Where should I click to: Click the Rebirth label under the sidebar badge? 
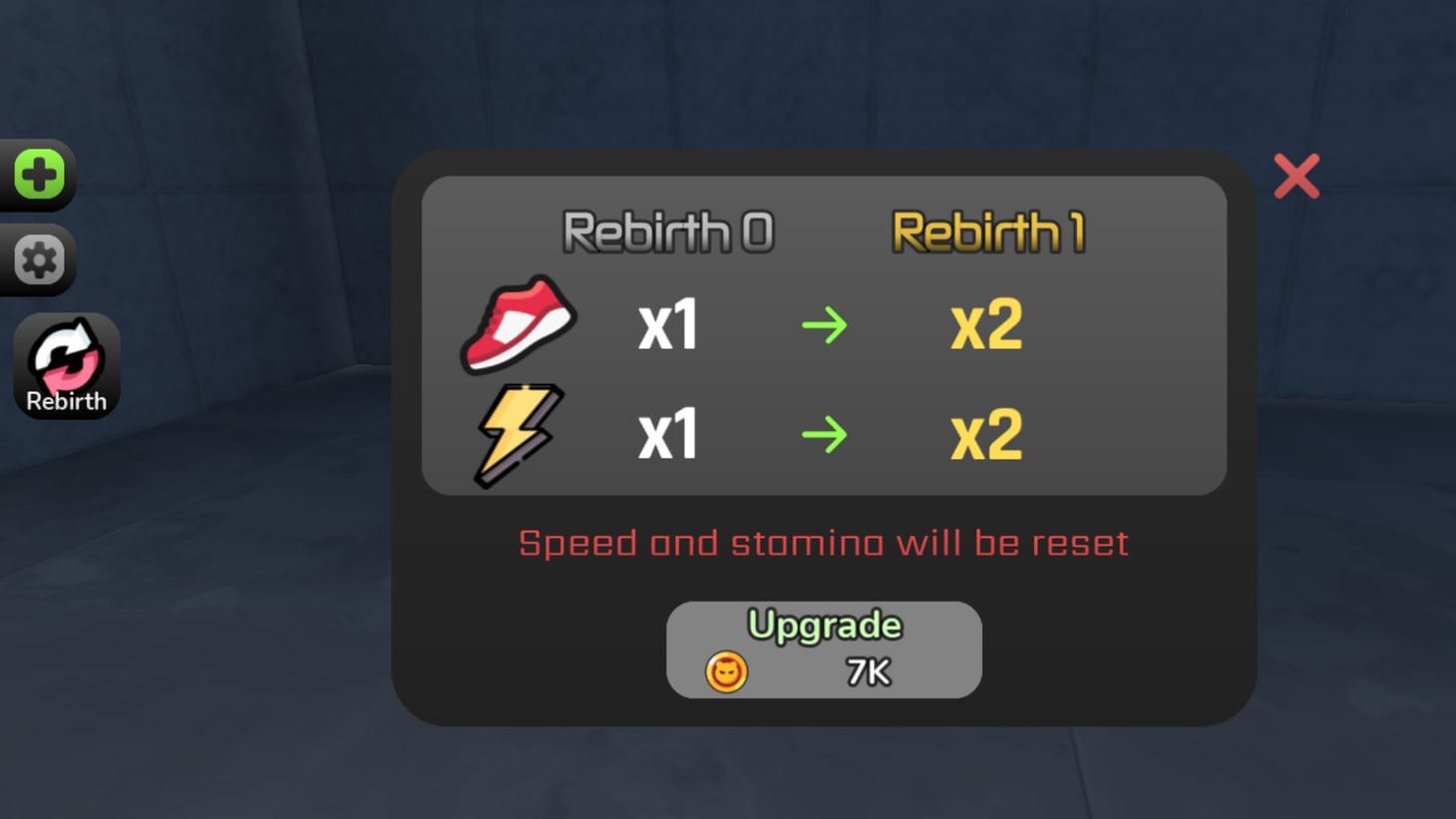(x=67, y=401)
